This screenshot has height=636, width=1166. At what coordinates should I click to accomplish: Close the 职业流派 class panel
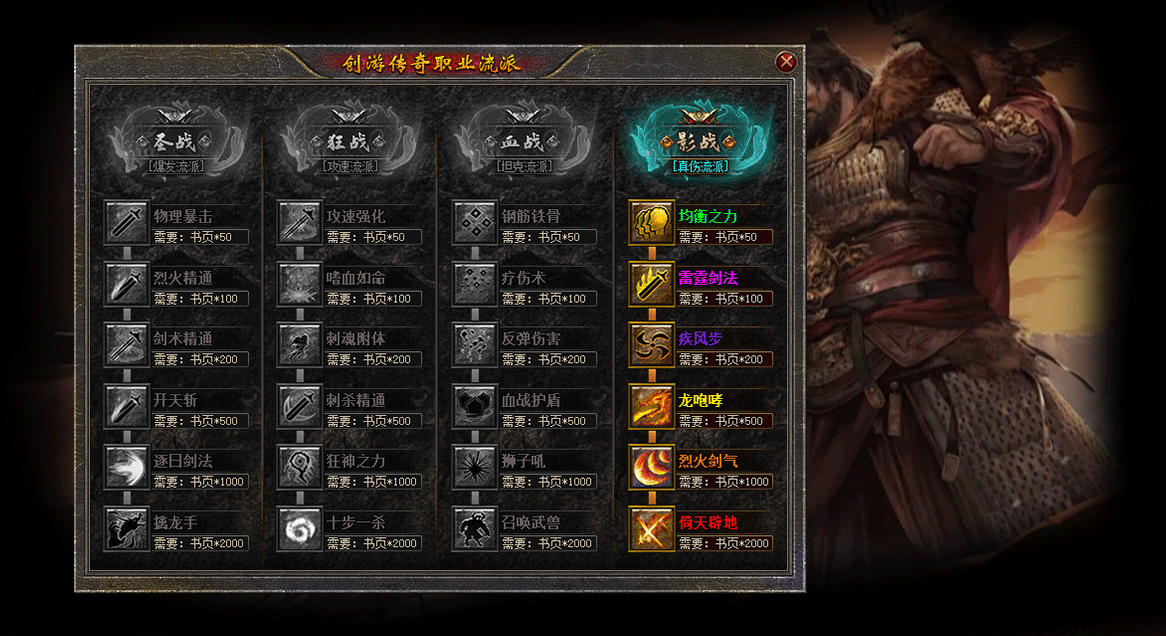(x=786, y=62)
